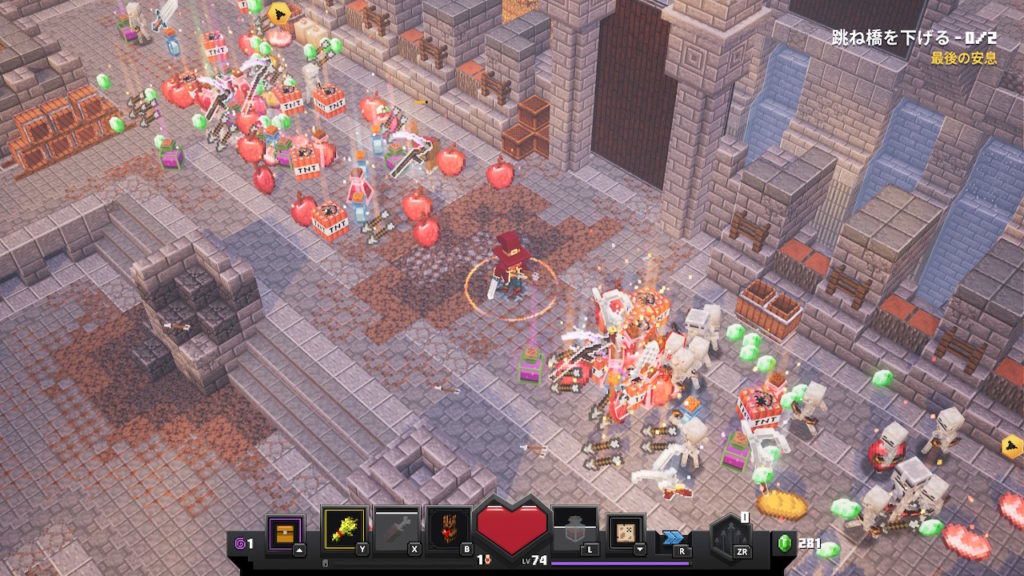Image resolution: width=1024 pixels, height=576 pixels.
Task: Trigger the red gauntlet artifact
Action: point(447,527)
